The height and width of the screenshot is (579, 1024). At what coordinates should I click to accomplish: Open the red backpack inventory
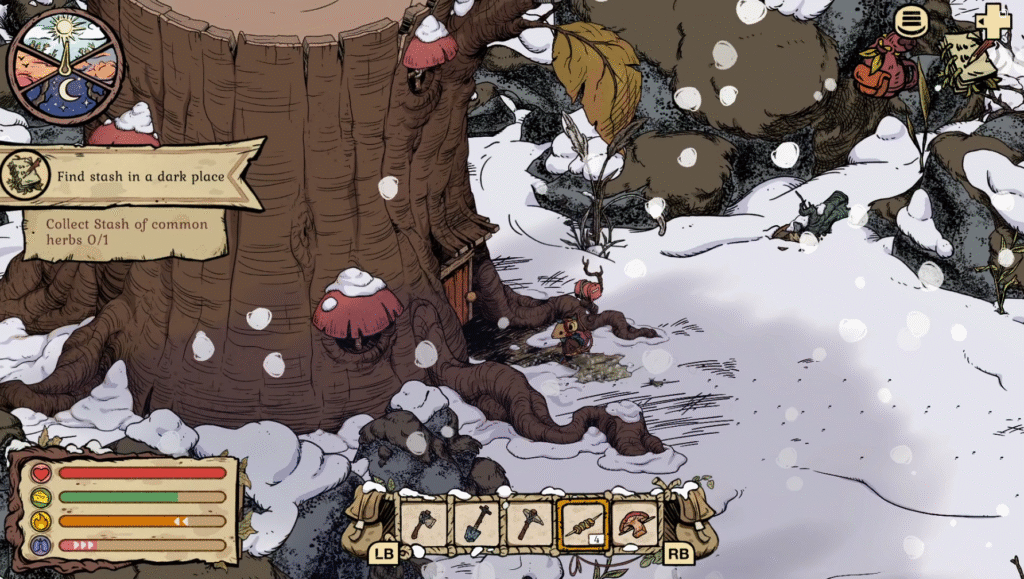(x=884, y=68)
